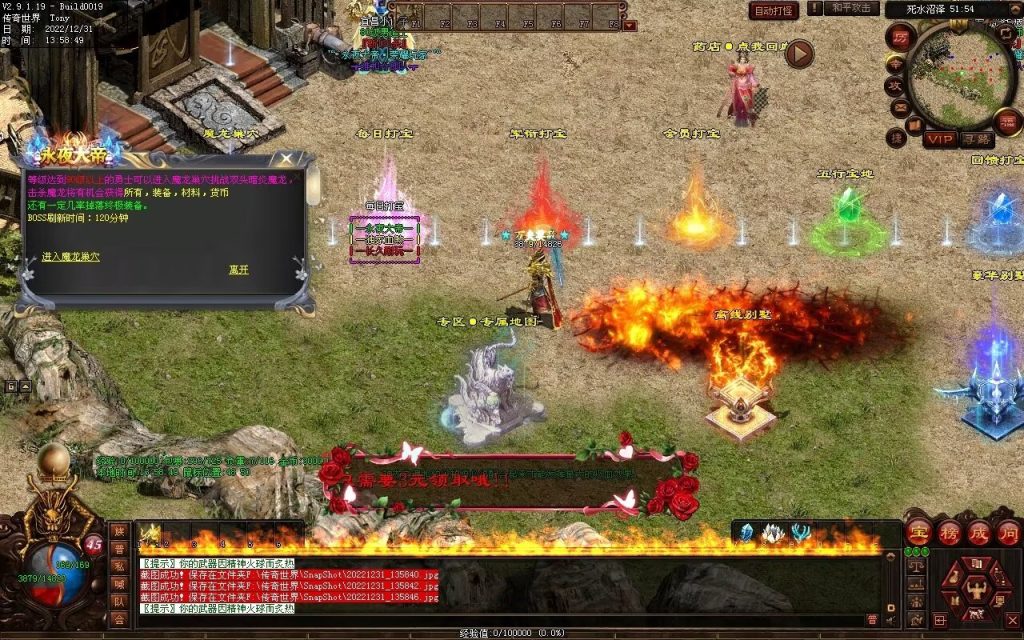Image resolution: width=1024 pixels, height=640 pixels.
Task: Open the VIP panel
Action: 939,139
